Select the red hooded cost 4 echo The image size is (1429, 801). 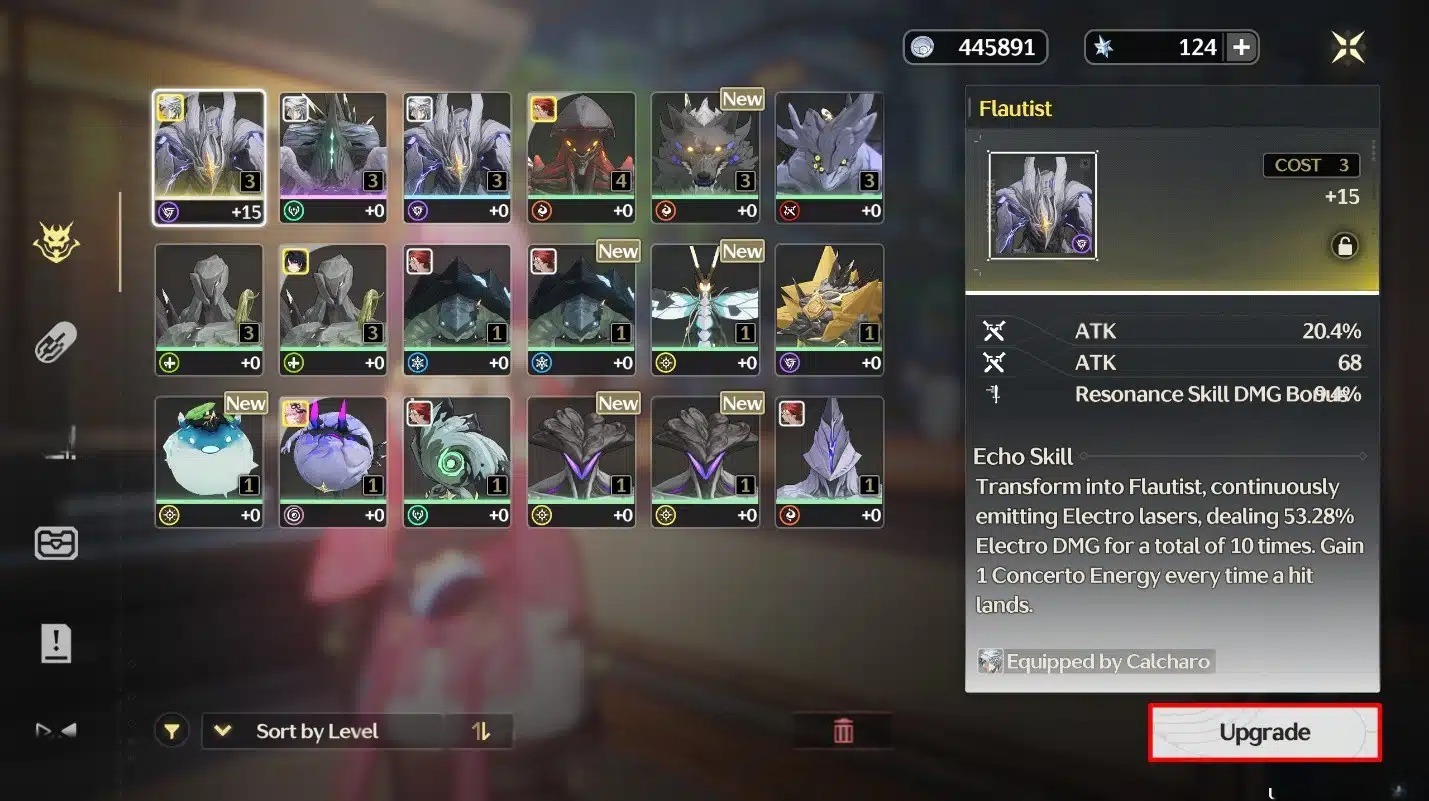582,157
